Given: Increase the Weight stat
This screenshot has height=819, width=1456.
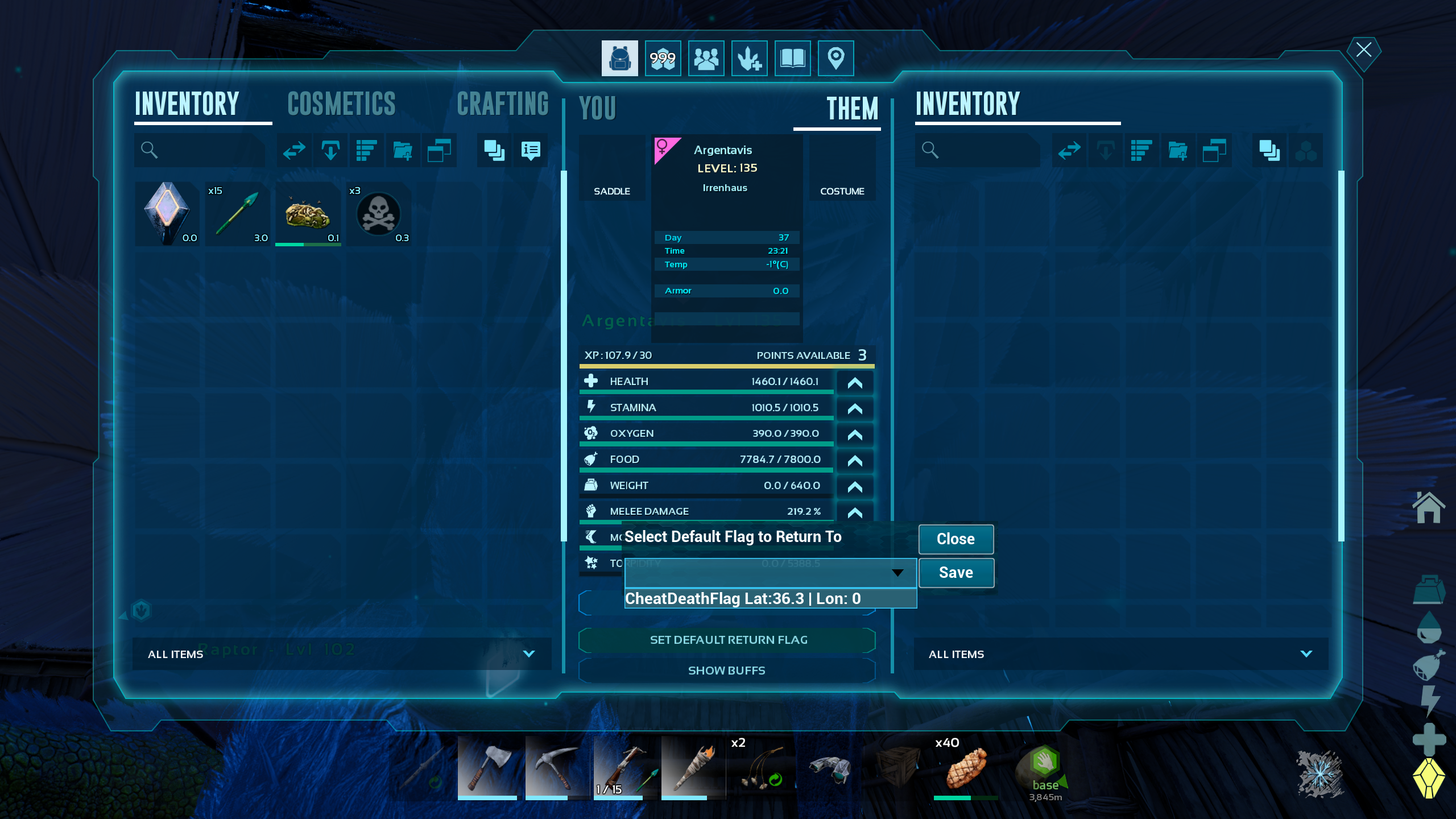Looking at the screenshot, I should pyautogui.click(x=855, y=487).
